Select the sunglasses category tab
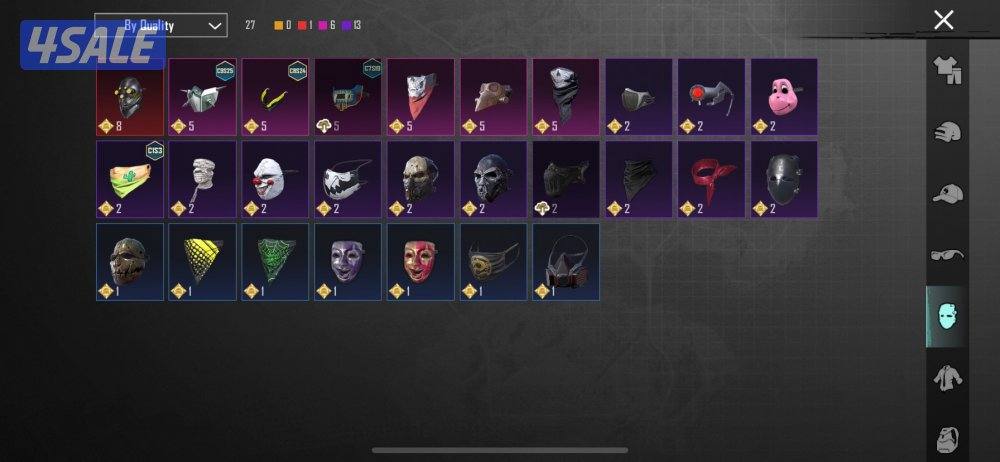Viewport: 1000px width, 462px height. [946, 255]
